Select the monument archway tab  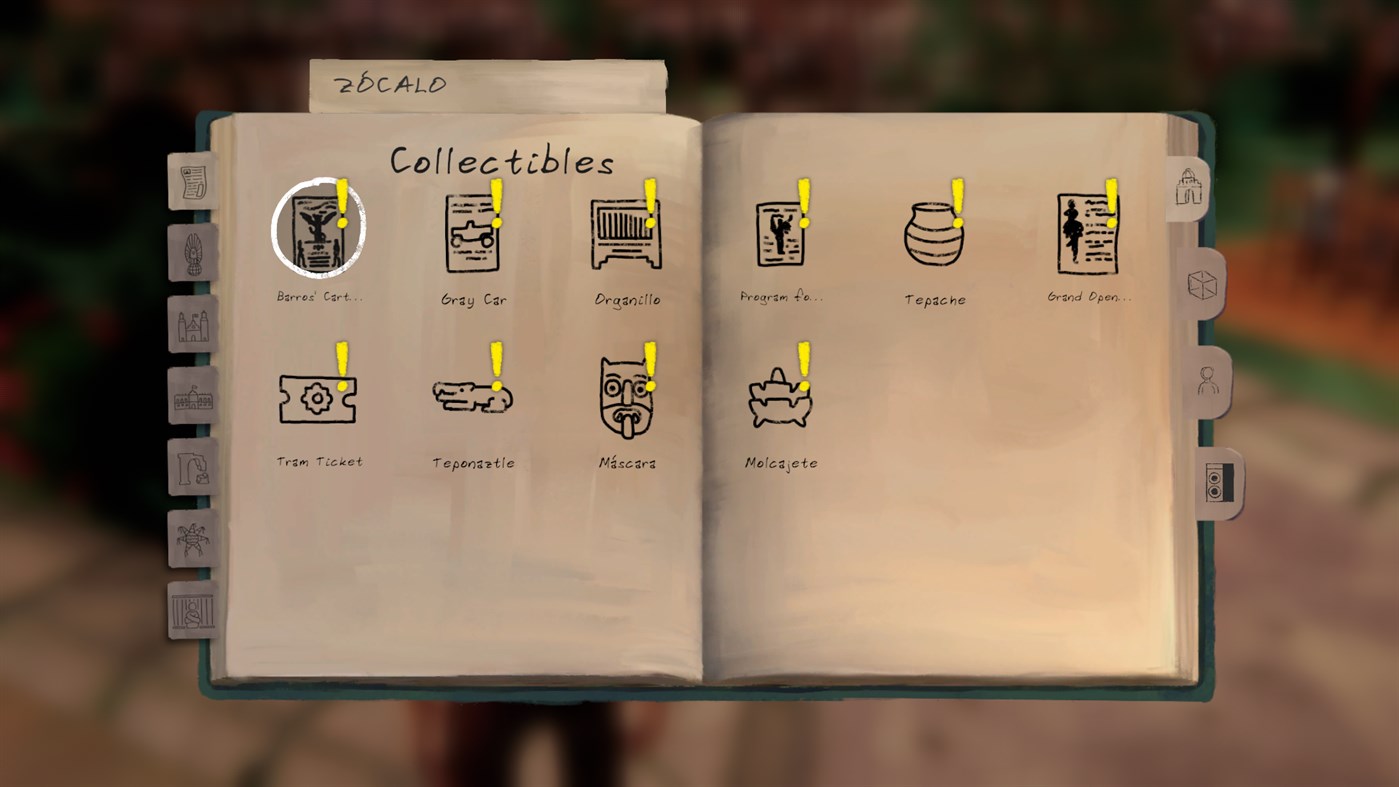(1190, 185)
